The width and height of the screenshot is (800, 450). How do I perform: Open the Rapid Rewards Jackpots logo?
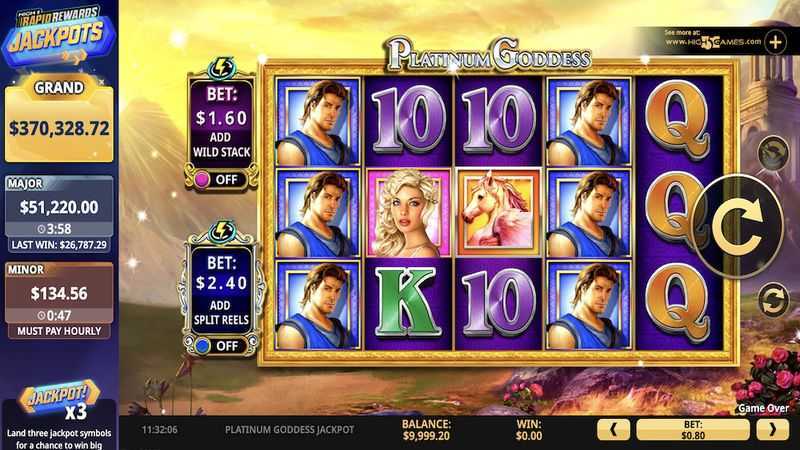58,35
